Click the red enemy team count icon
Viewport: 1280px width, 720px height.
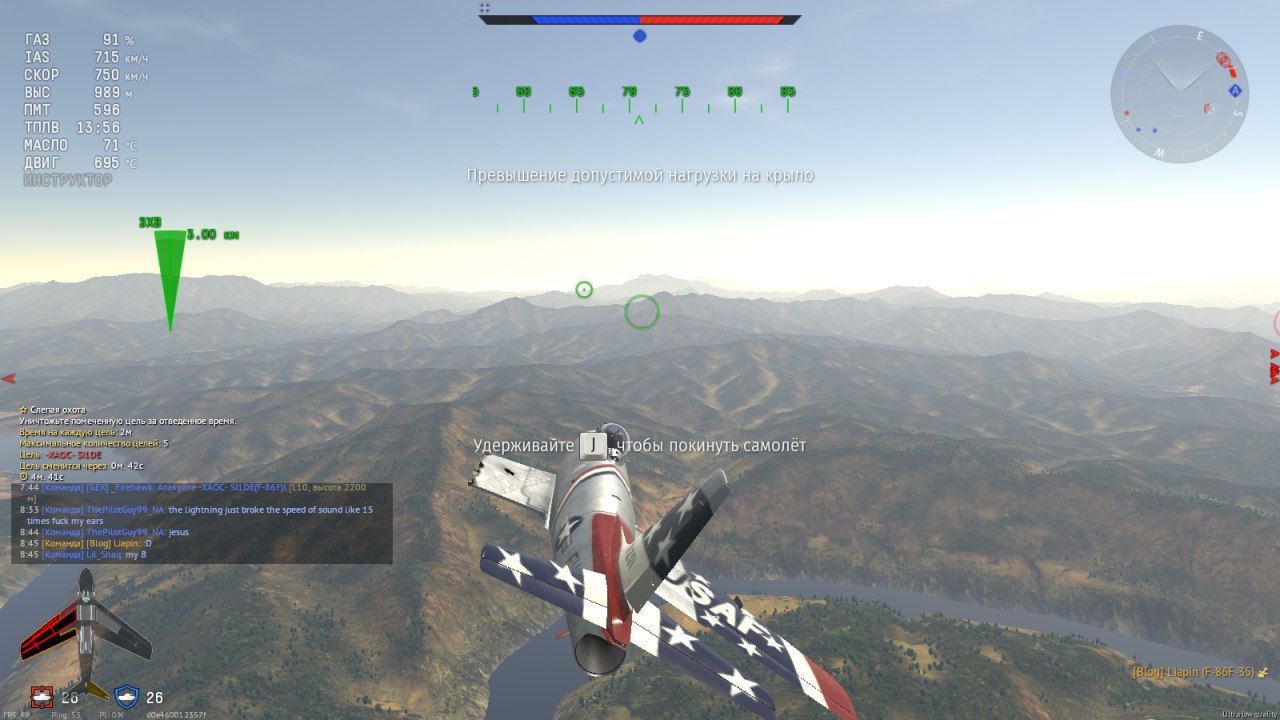tap(41, 697)
